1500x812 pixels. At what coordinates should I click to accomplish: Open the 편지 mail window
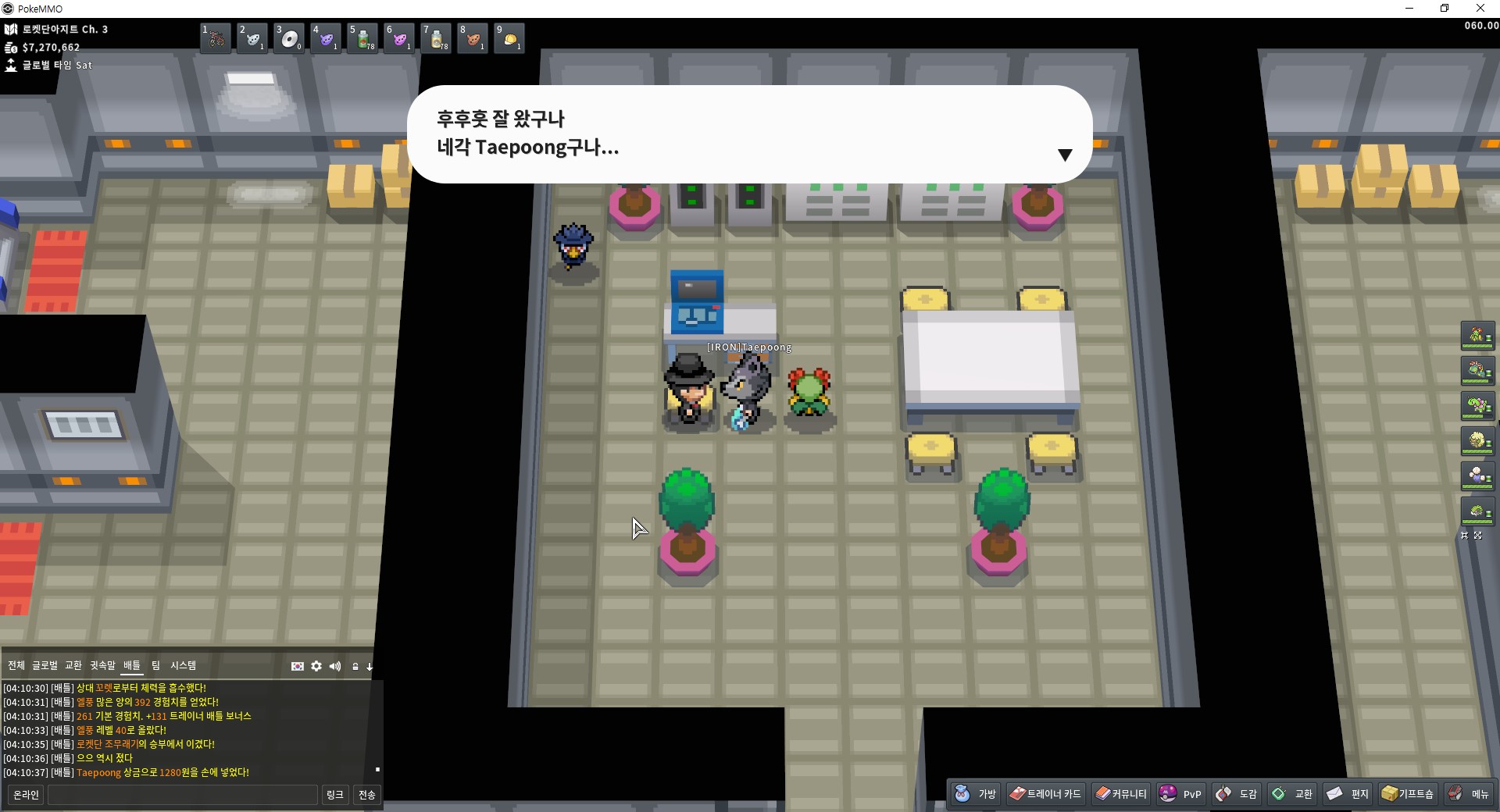[x=1348, y=794]
